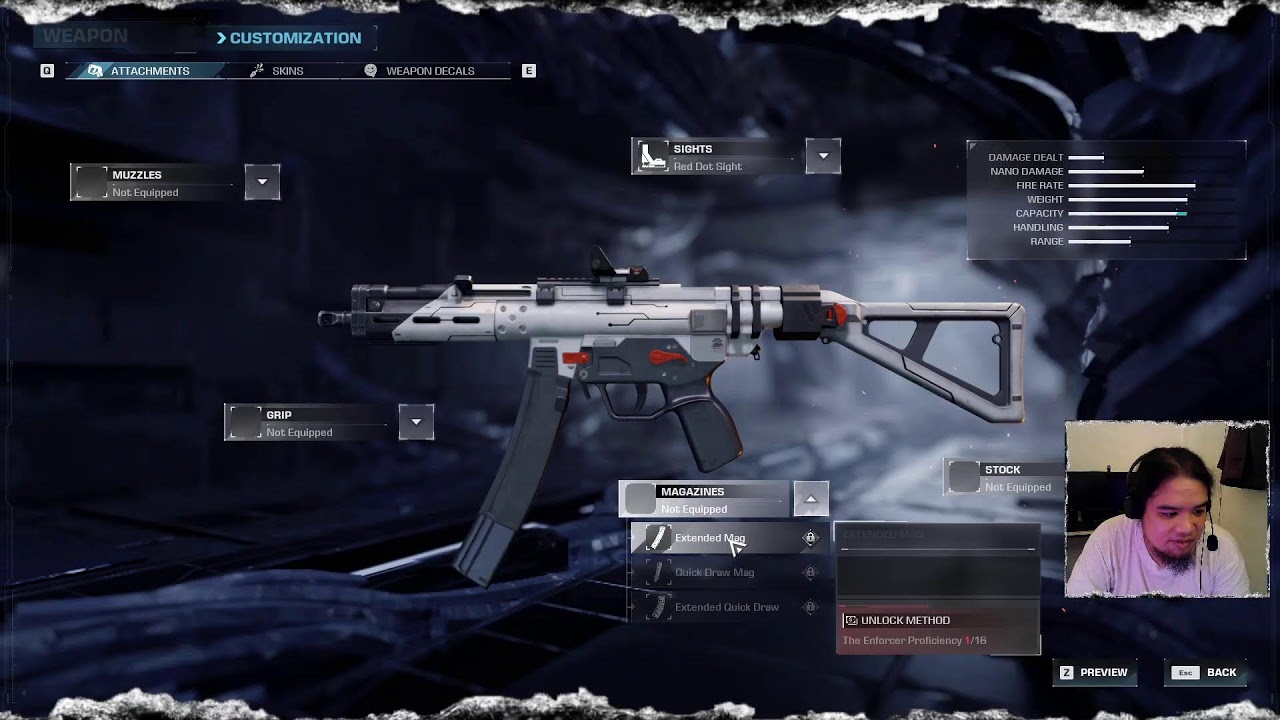Pick the Extended Quick Draw magazine
Viewport: 1280px width, 720px height.
[726, 607]
